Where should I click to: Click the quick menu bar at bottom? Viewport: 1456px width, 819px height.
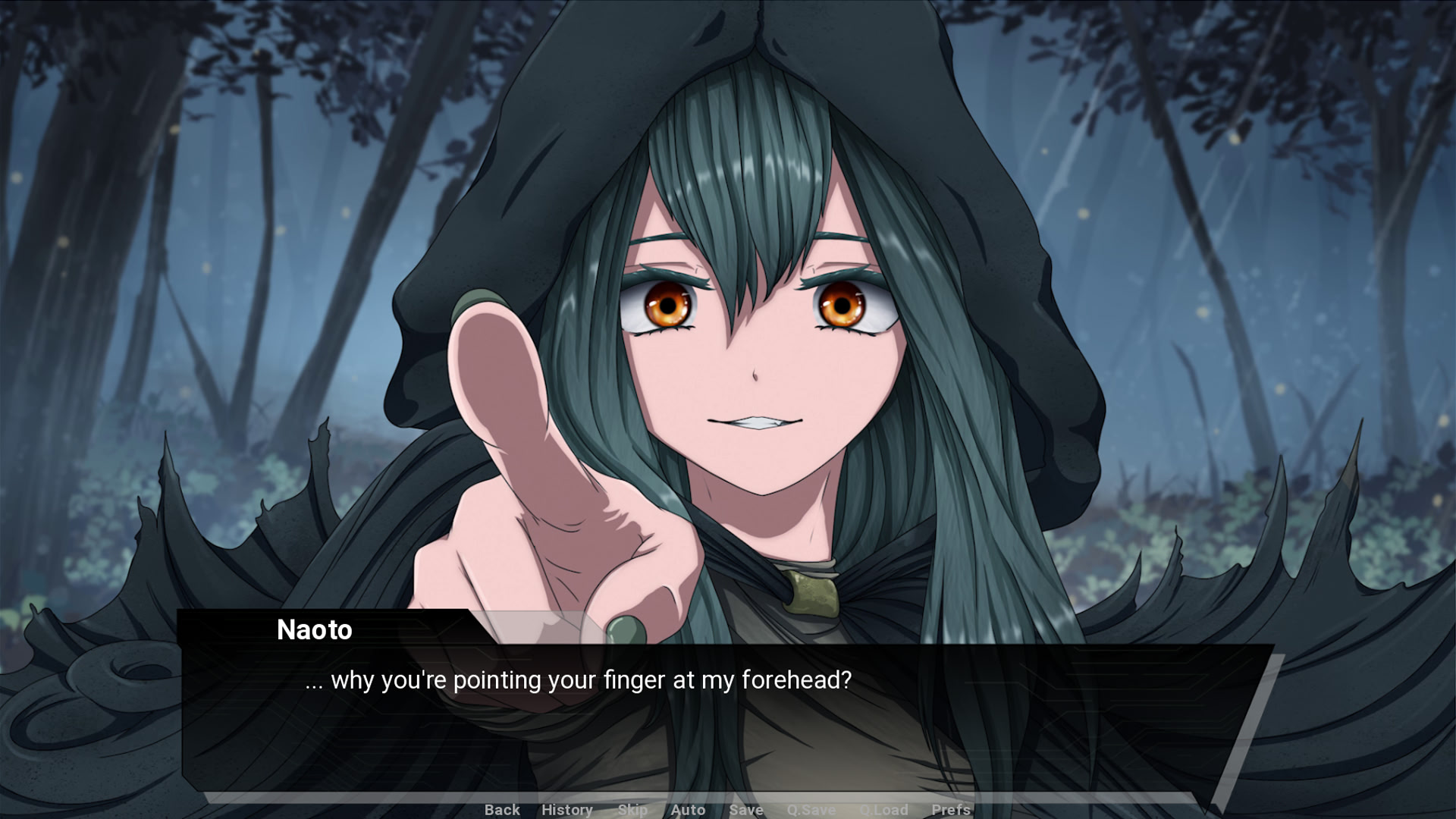point(728,810)
